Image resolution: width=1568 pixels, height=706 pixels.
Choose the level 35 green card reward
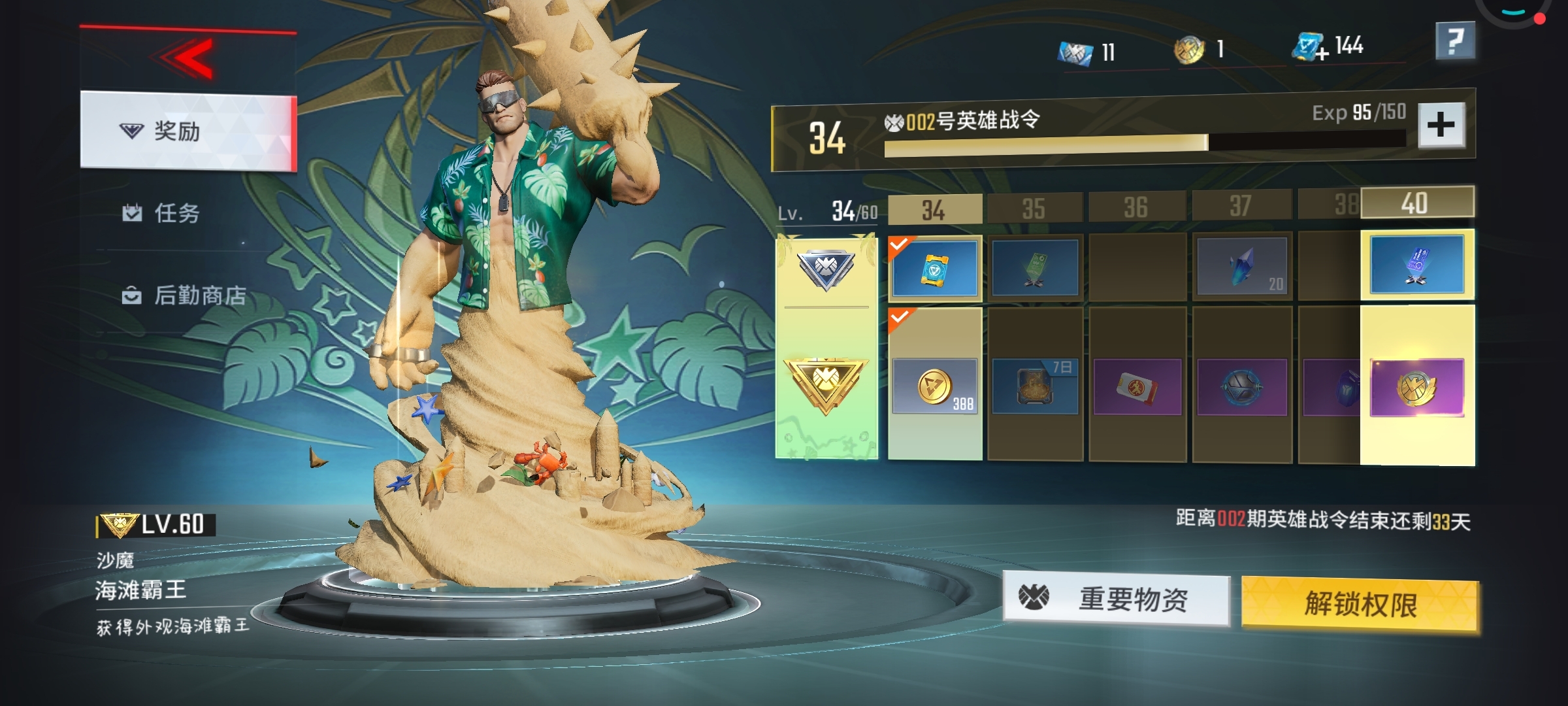point(1034,268)
